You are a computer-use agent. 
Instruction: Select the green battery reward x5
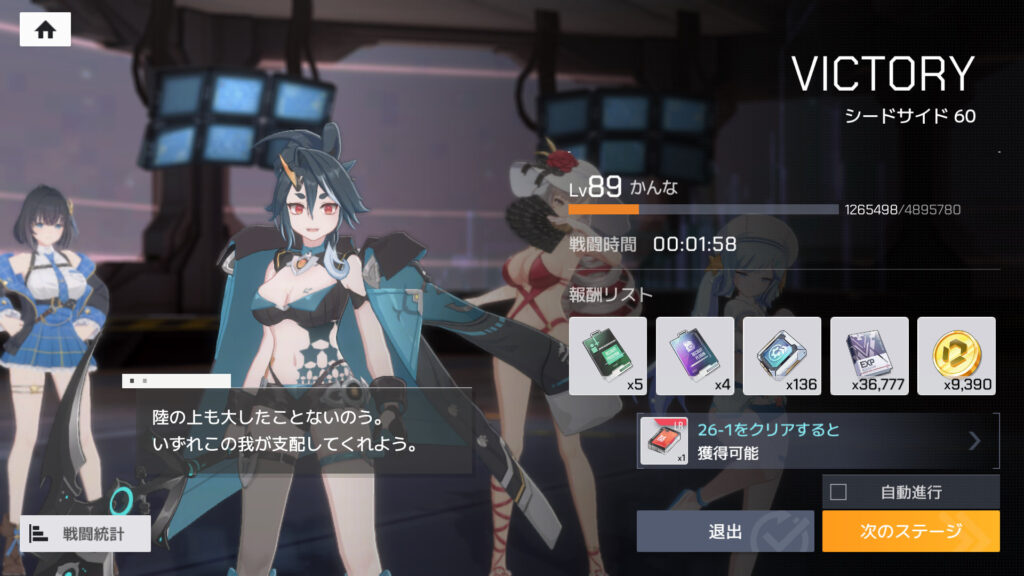tap(608, 356)
